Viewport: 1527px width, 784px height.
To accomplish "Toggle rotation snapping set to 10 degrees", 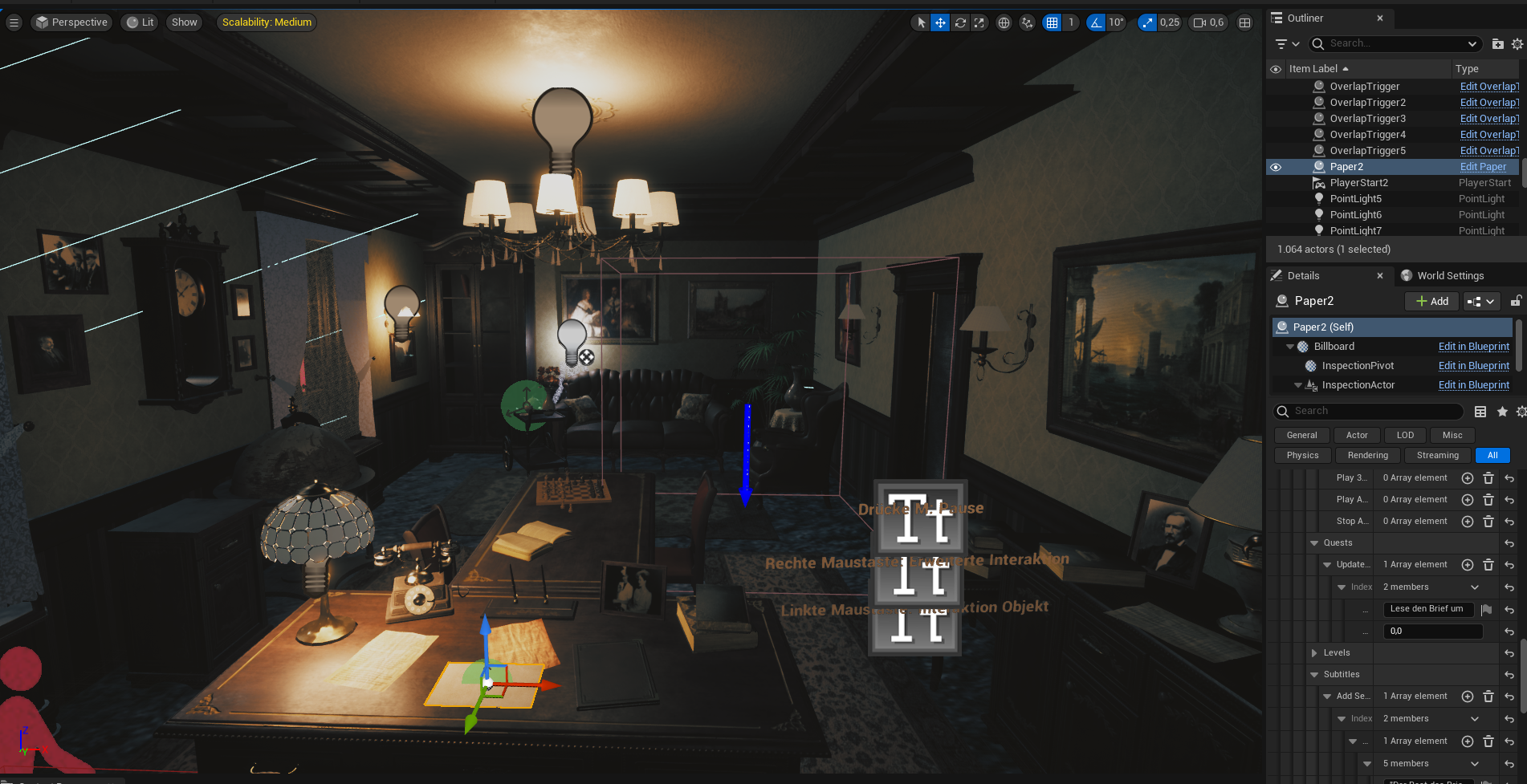I will coord(1097,22).
